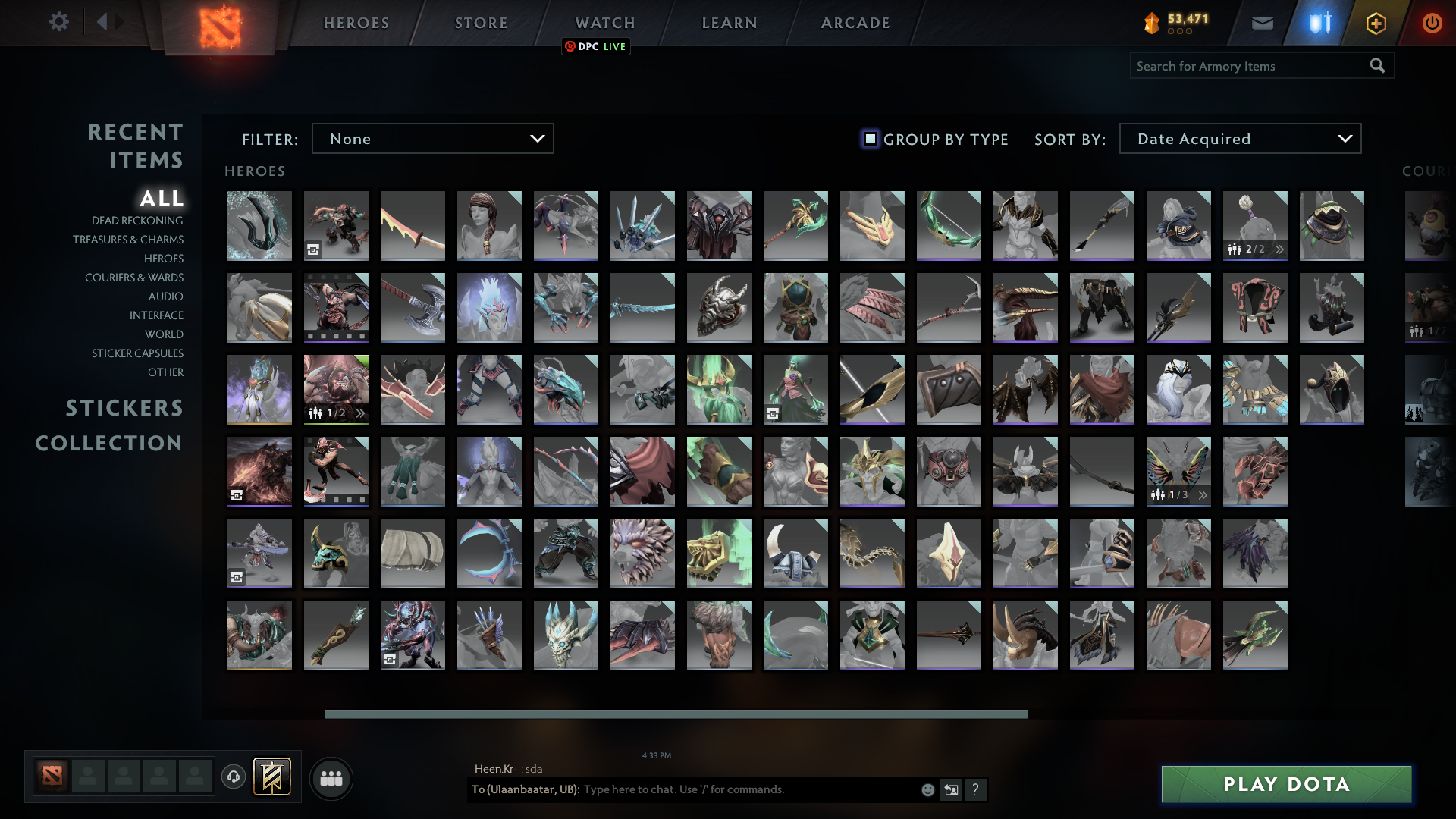Viewport: 1456px width, 819px height.
Task: Open the guild banner icon
Action: click(x=274, y=776)
